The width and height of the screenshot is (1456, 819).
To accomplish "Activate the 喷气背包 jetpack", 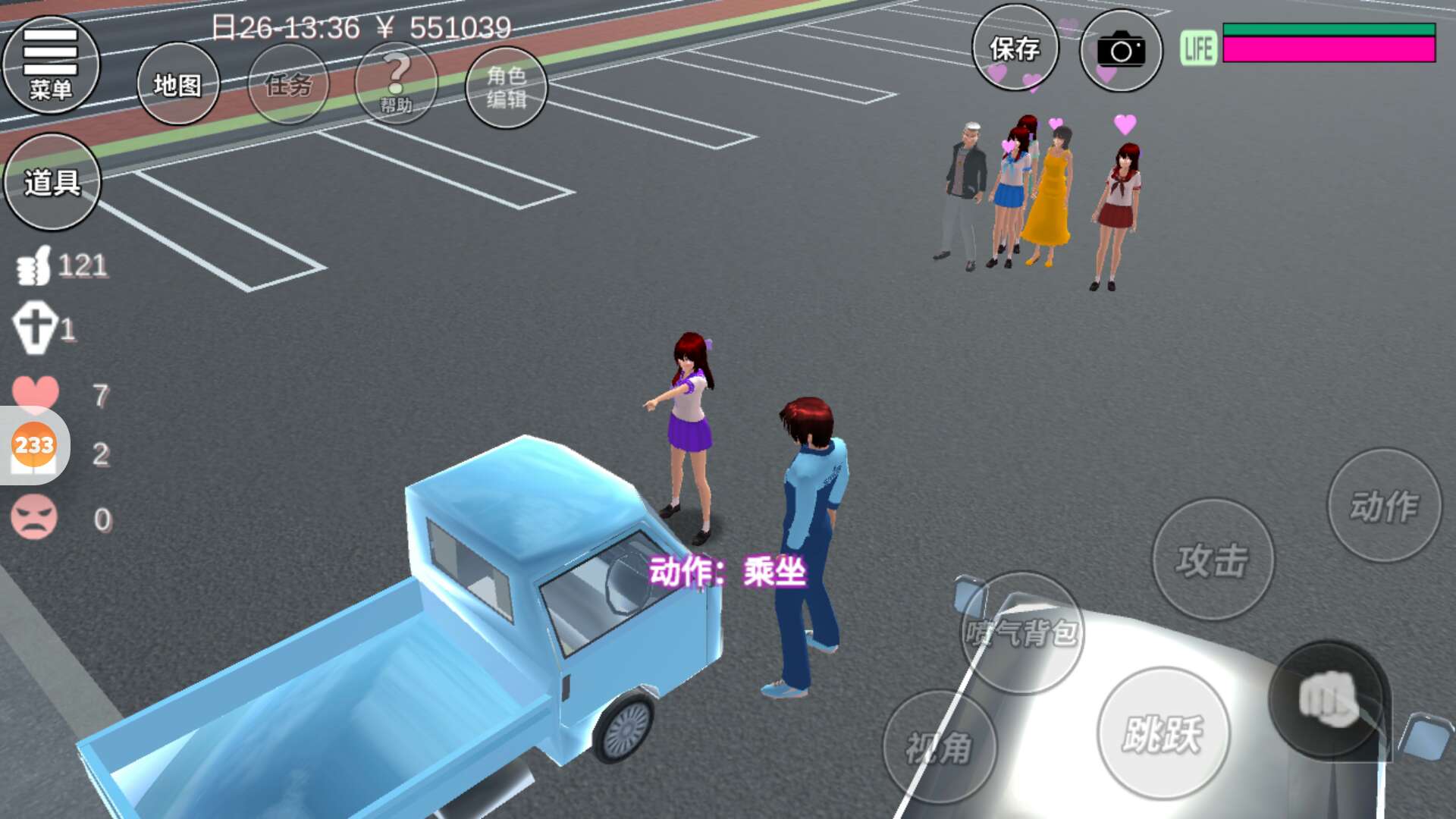I will [x=1021, y=632].
